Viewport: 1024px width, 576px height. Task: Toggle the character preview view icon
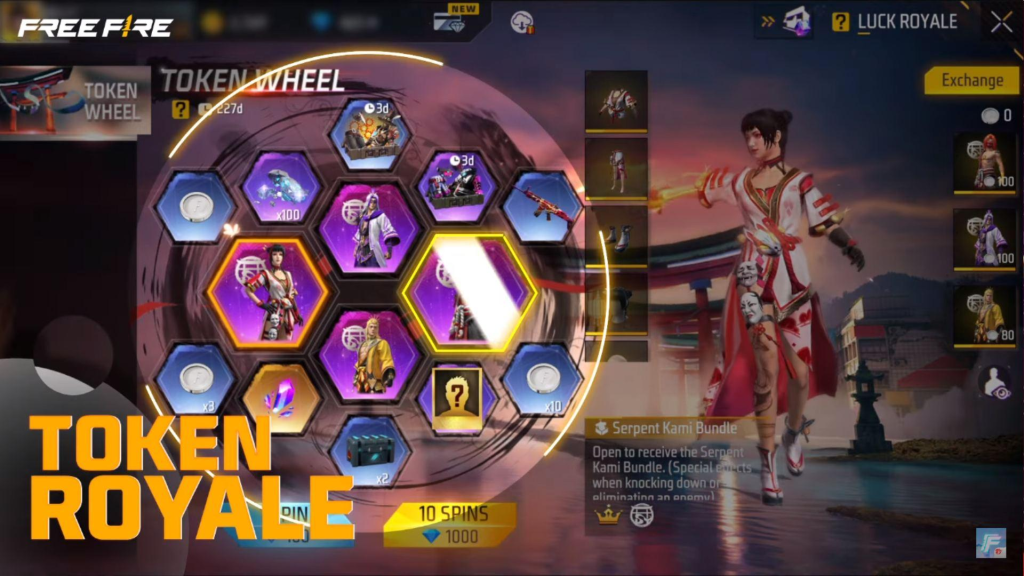[x=993, y=383]
